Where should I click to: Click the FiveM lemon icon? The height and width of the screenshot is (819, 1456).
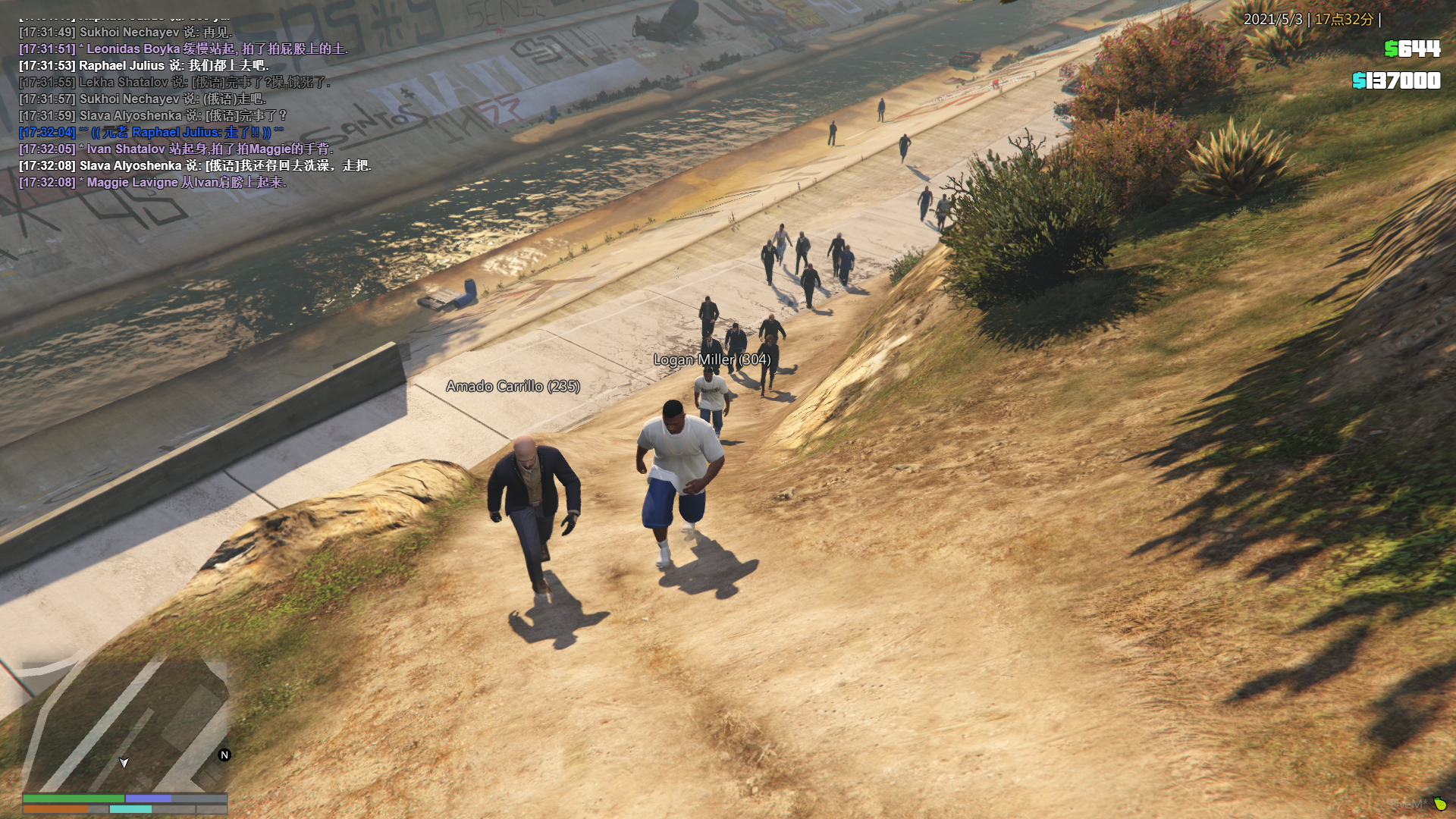tap(1439, 803)
